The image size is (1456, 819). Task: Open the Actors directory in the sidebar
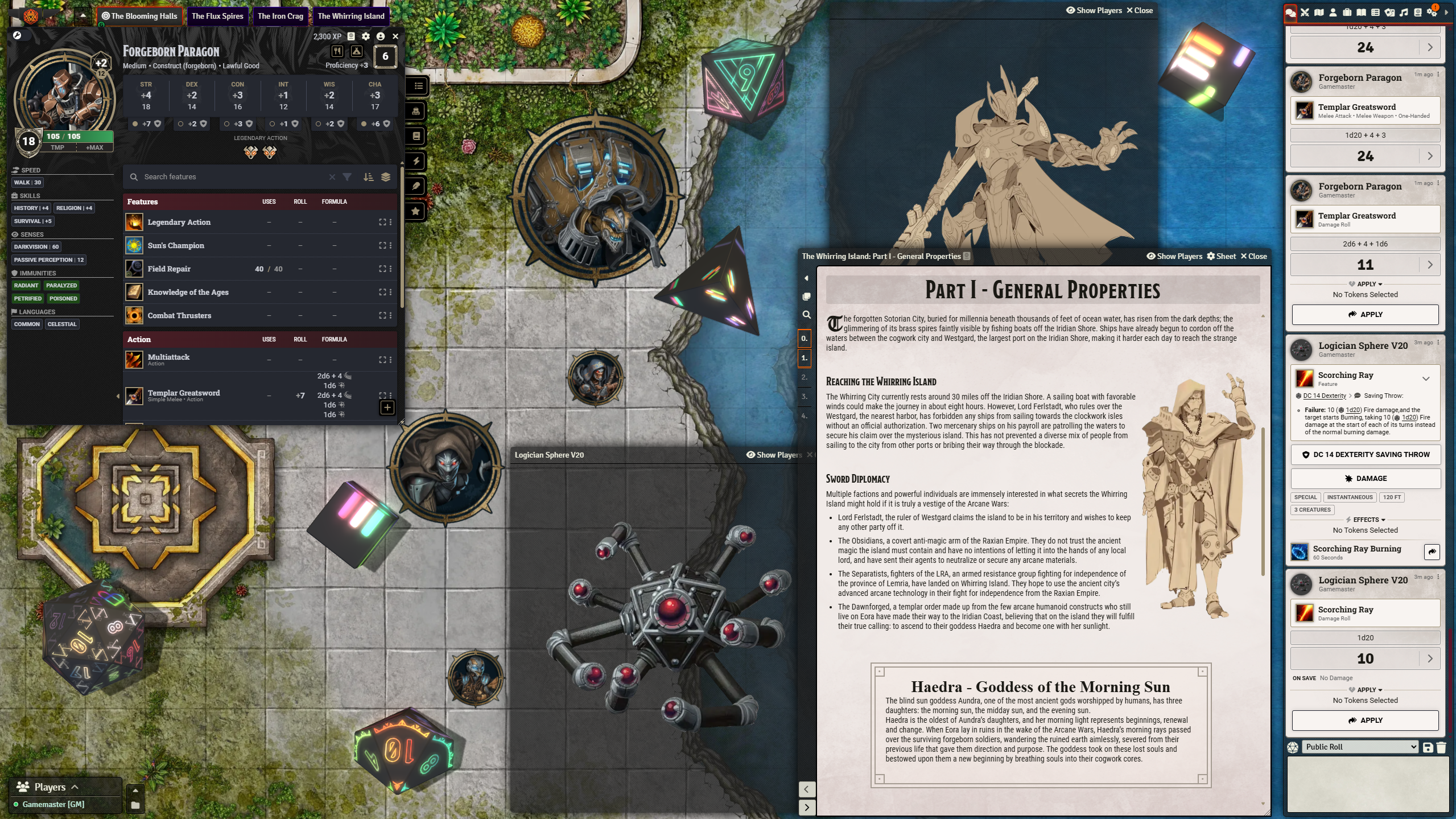(x=1333, y=13)
